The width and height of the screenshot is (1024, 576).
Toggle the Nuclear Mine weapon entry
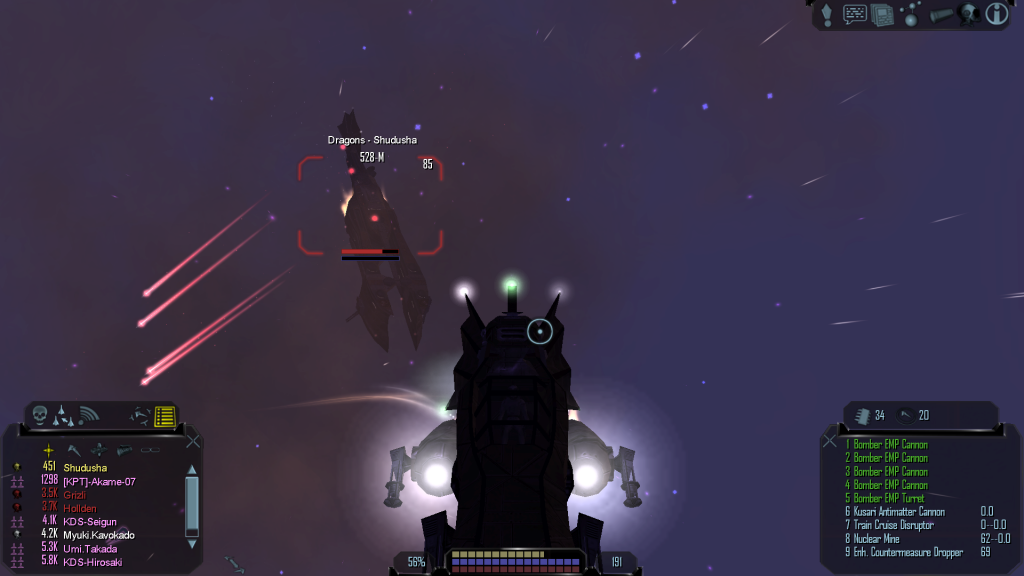coord(879,538)
